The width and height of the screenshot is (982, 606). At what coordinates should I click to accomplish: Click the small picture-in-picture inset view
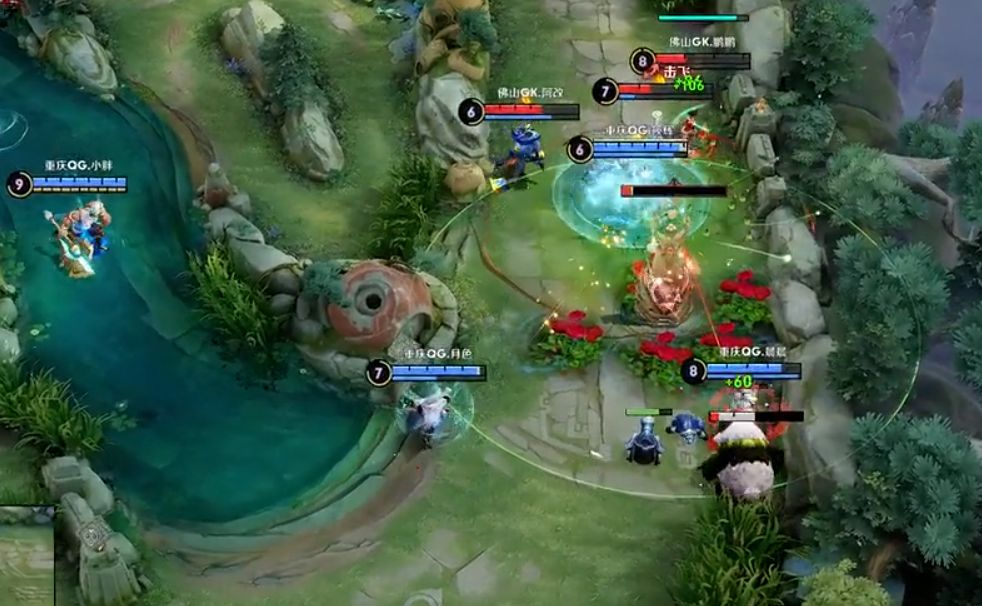point(26,556)
